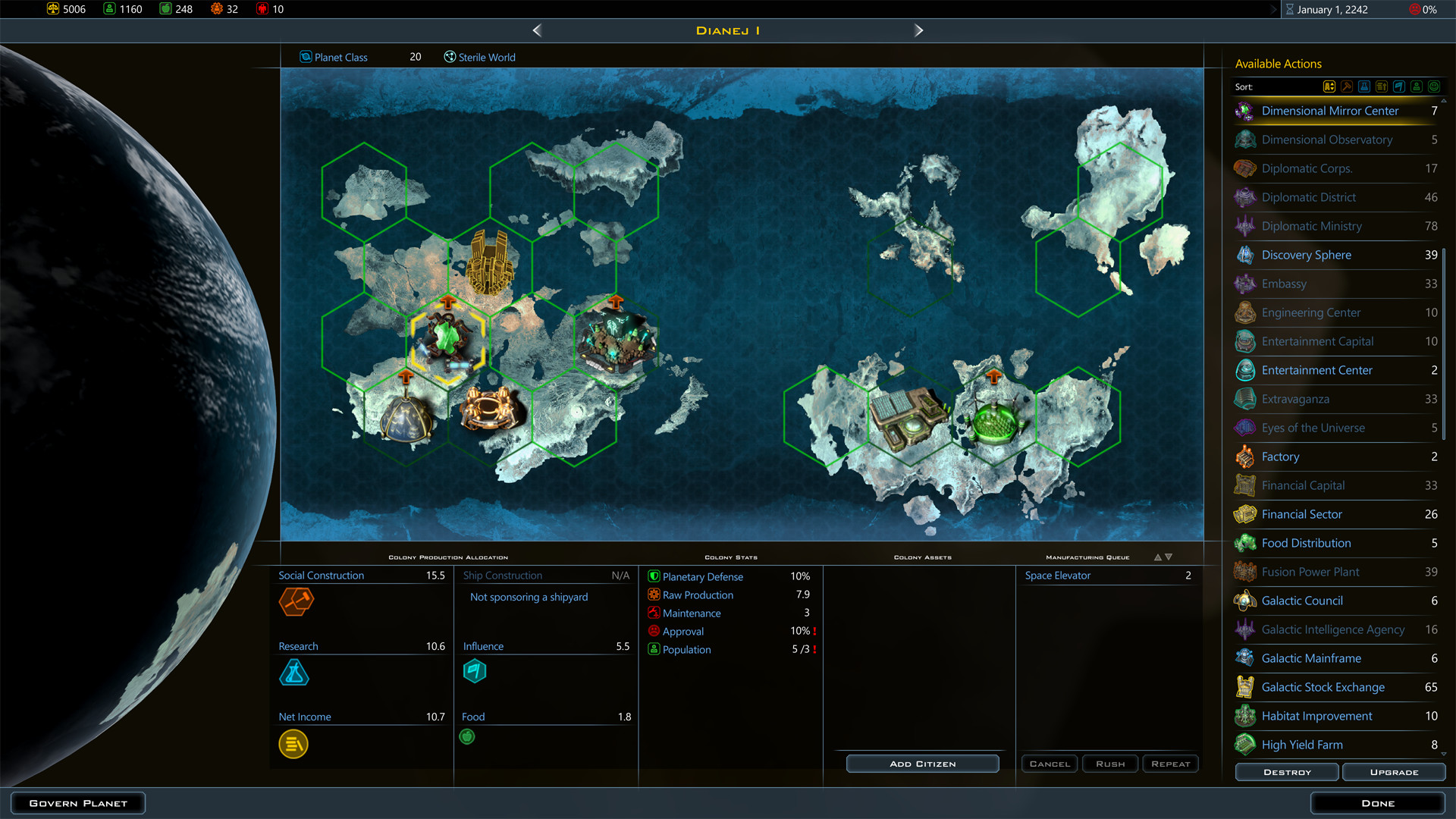Toggle the descending manufacturing queue arrow
Viewport: 1456px width, 819px height.
point(1167,556)
